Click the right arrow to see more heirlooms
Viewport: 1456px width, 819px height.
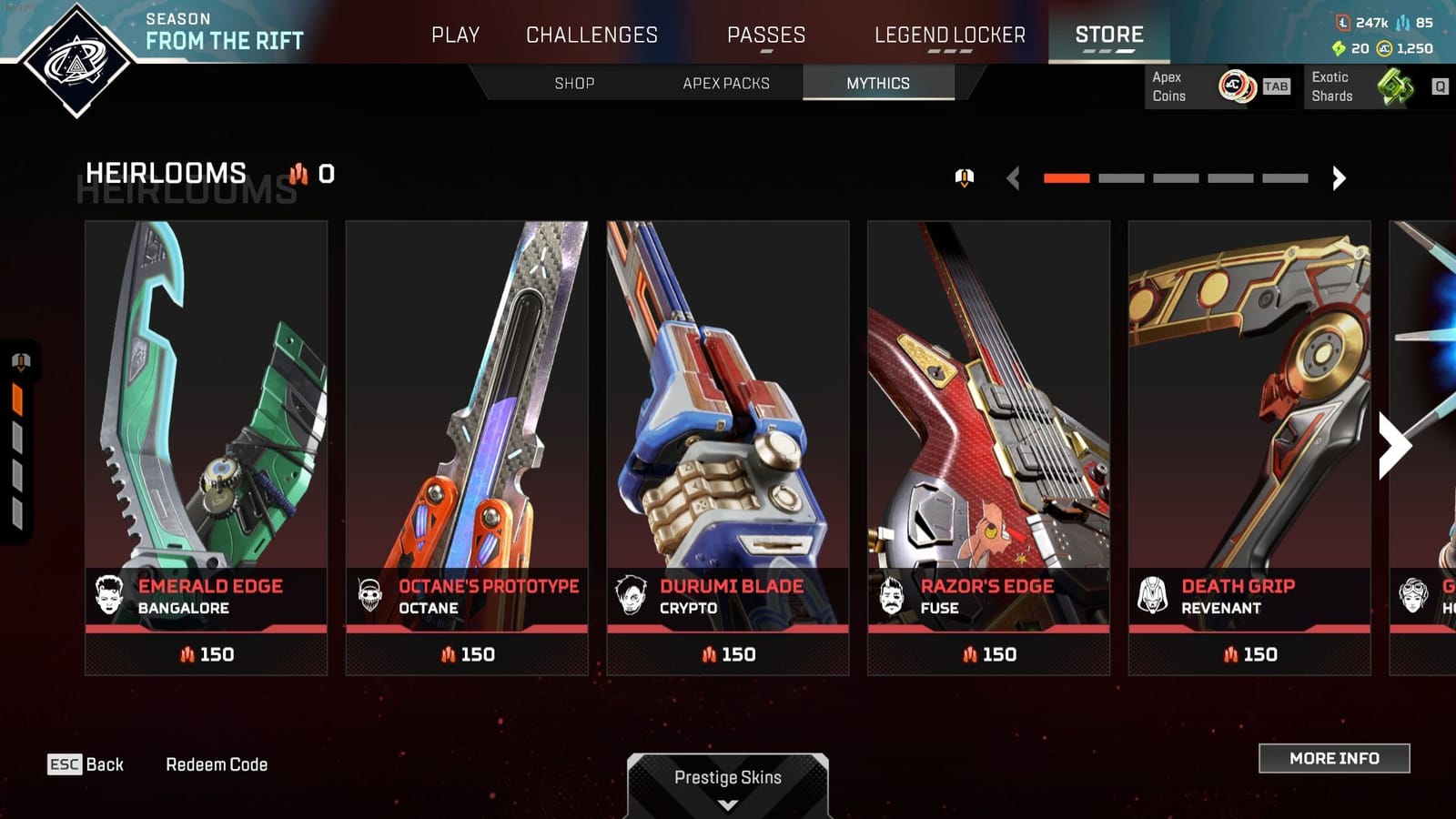click(1338, 178)
